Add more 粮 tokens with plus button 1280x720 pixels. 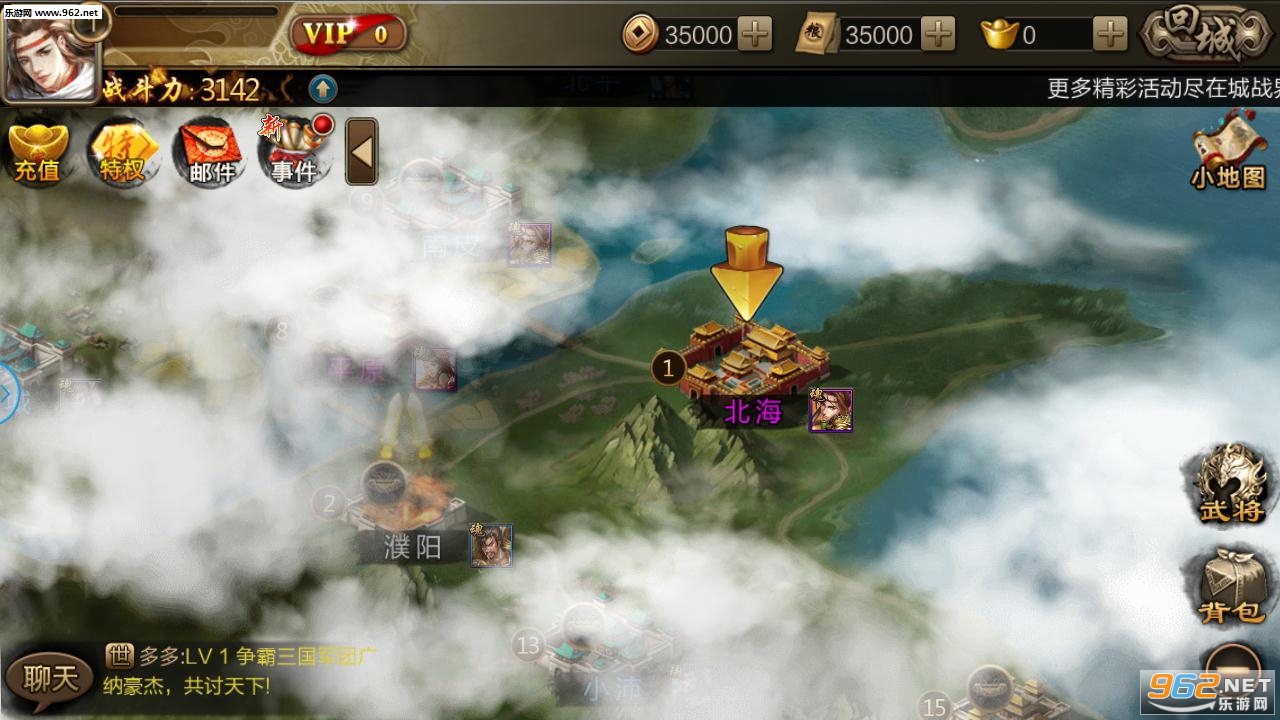pyautogui.click(x=937, y=35)
